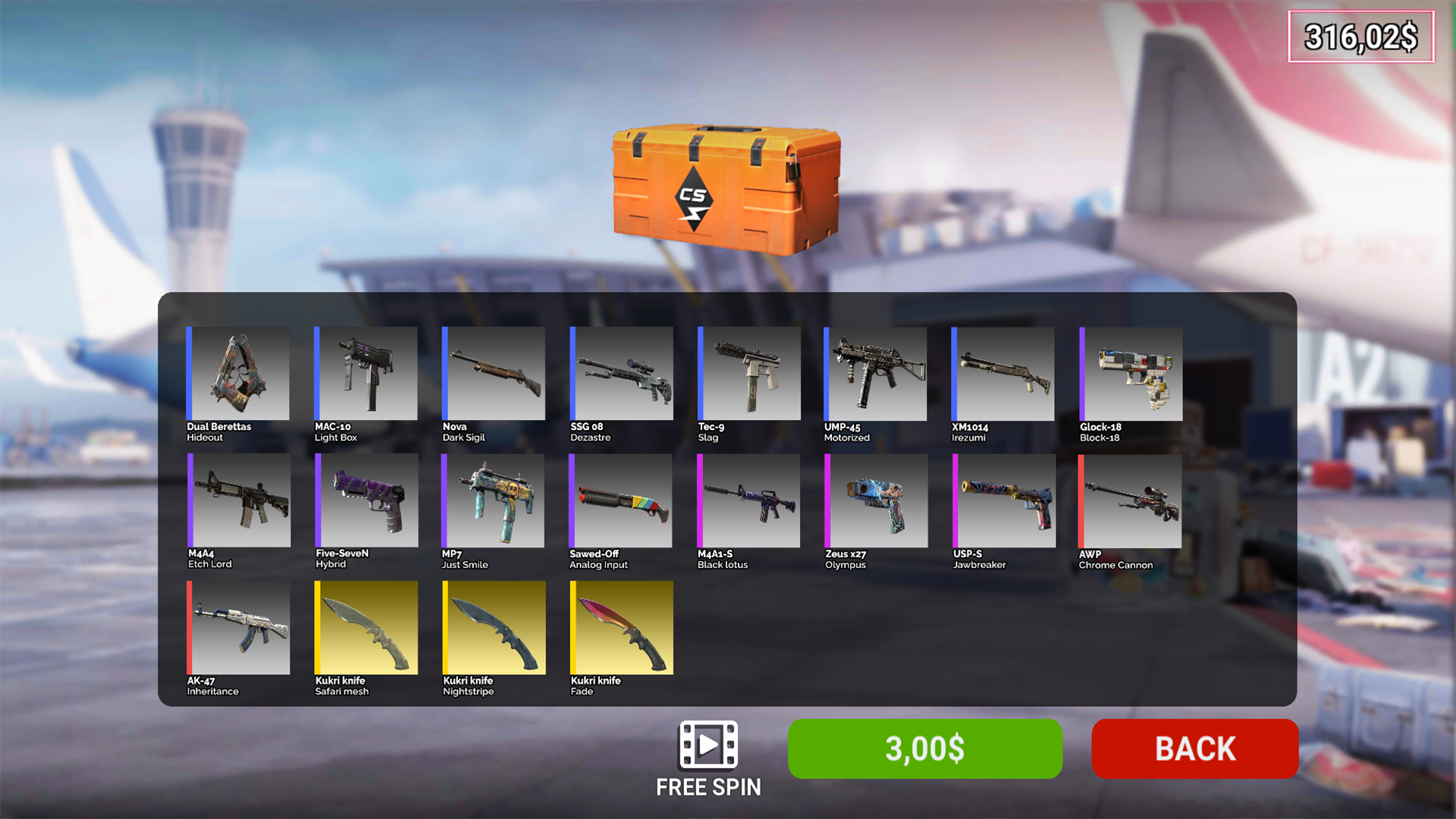View the Five-SeveN Hybrid skin
This screenshot has height=819, width=1456.
pos(365,500)
